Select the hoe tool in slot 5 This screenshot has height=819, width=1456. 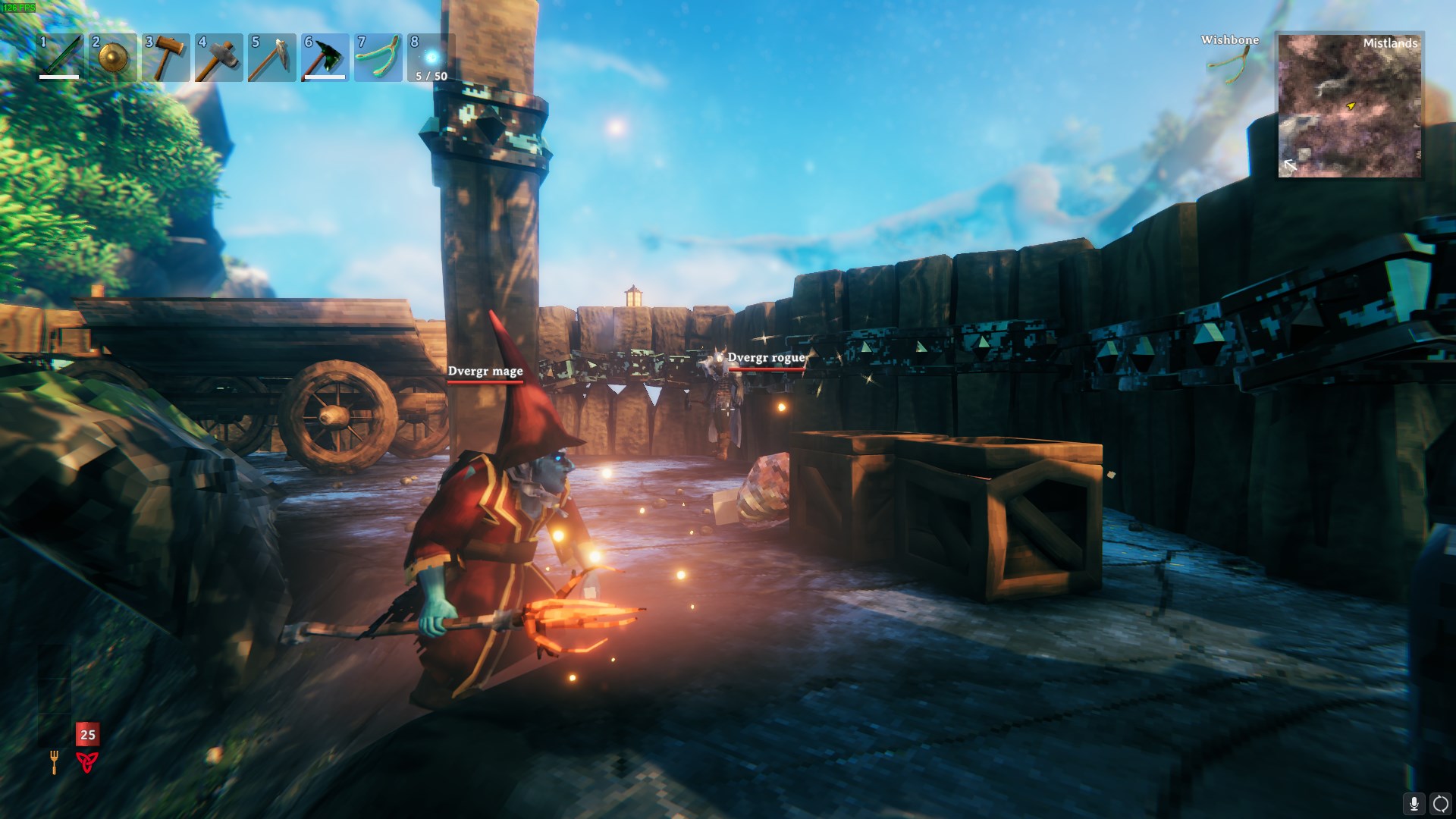(272, 58)
